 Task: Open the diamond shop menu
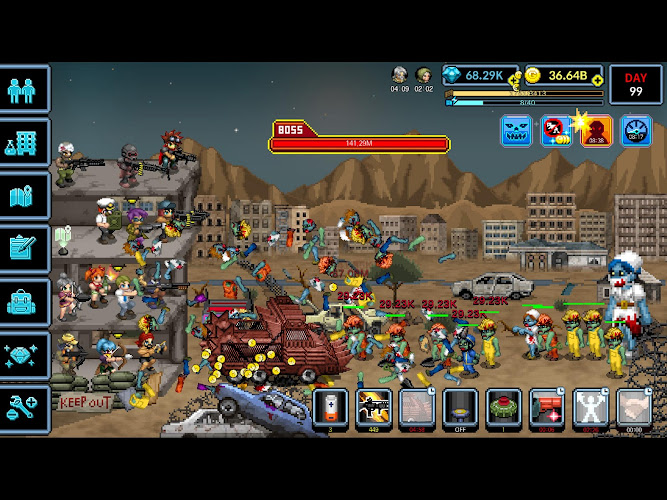24,354
